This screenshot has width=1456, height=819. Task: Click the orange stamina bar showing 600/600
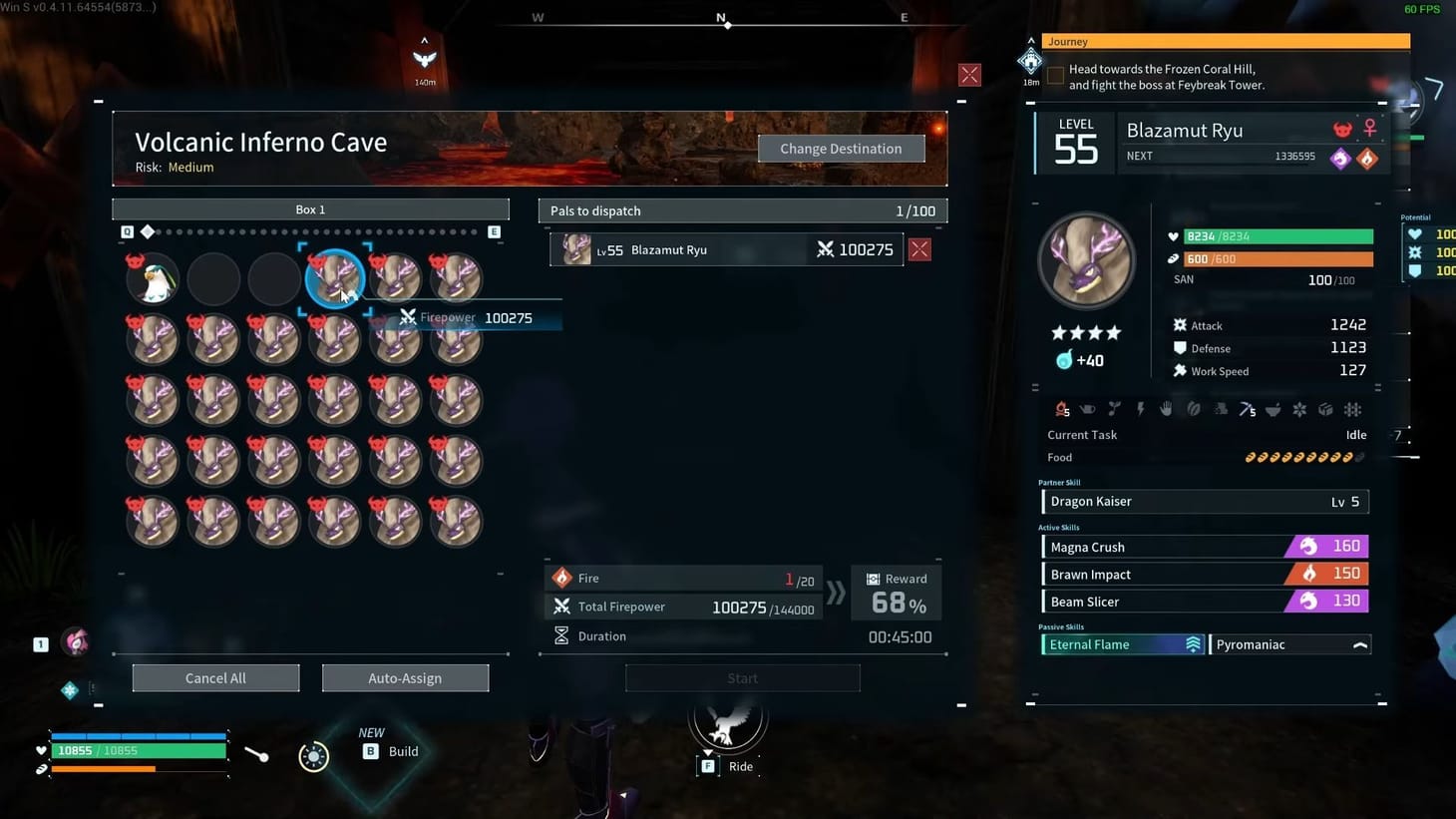1277,258
